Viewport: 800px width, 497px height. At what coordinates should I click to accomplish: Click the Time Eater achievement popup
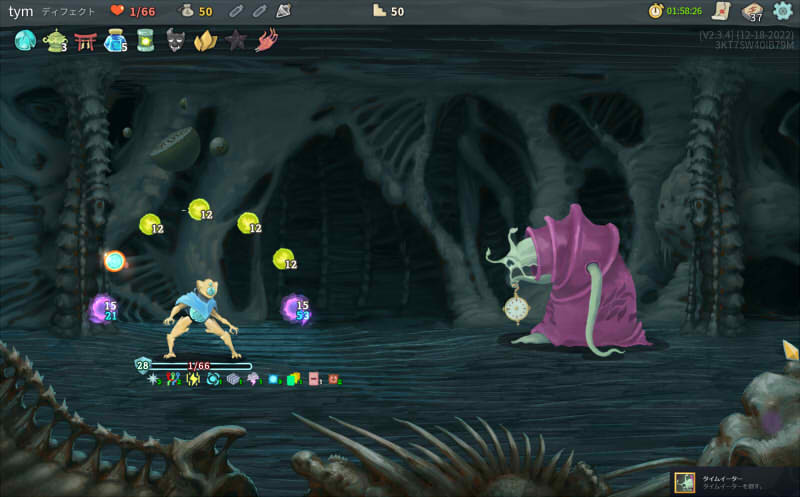736,482
